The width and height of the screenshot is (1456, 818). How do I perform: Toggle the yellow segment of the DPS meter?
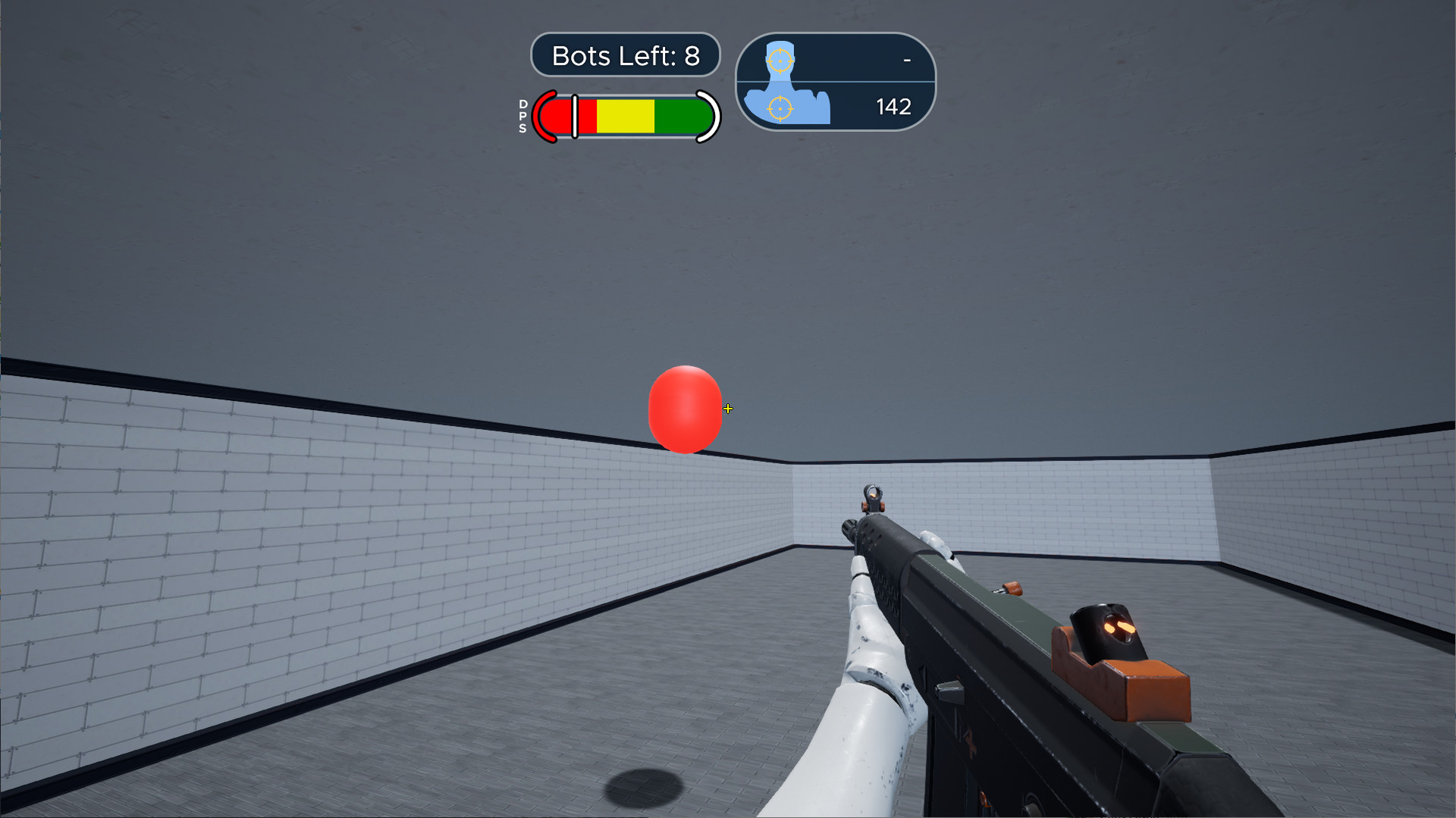(x=626, y=116)
